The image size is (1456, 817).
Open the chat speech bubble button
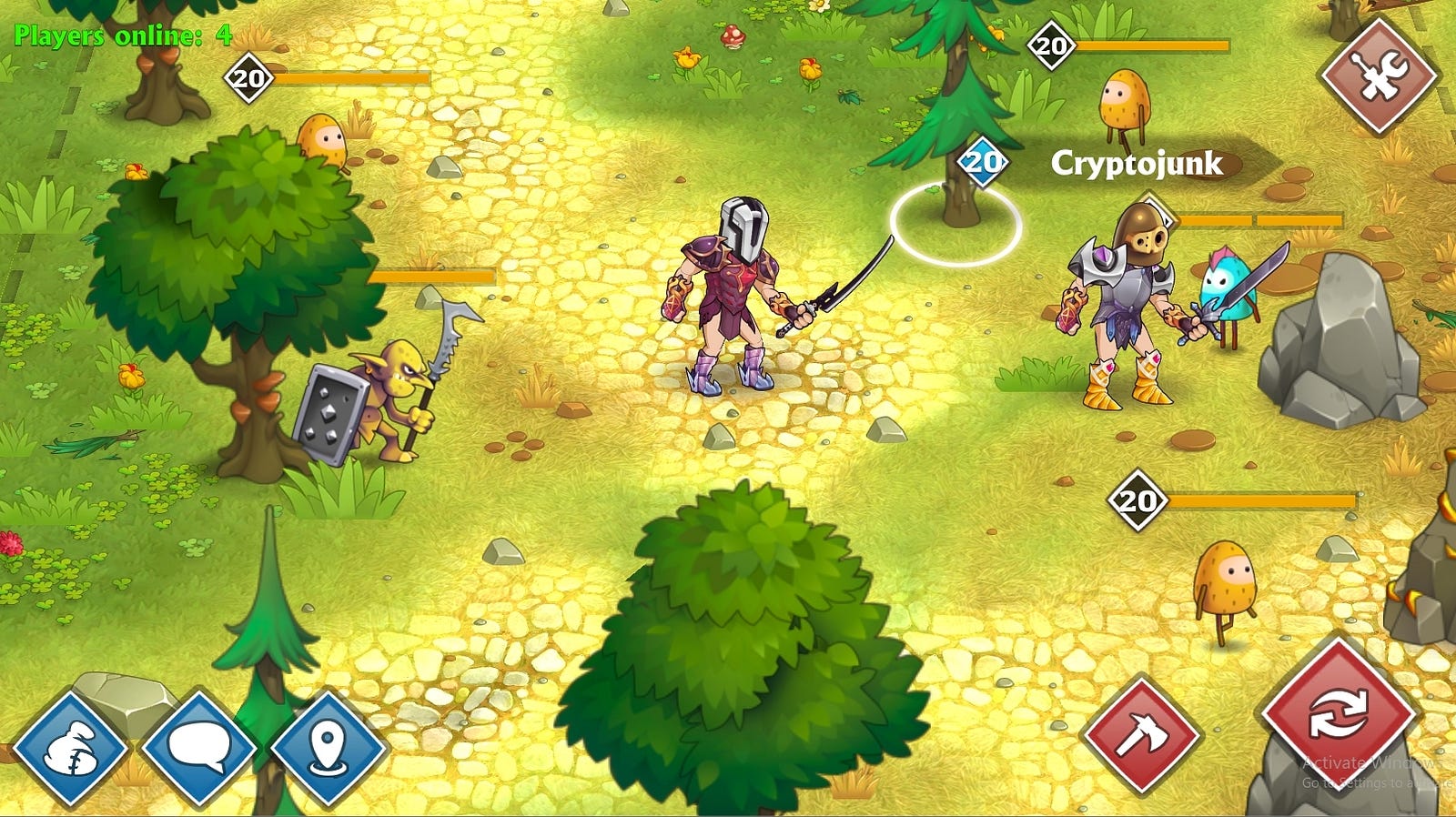pyautogui.click(x=199, y=749)
